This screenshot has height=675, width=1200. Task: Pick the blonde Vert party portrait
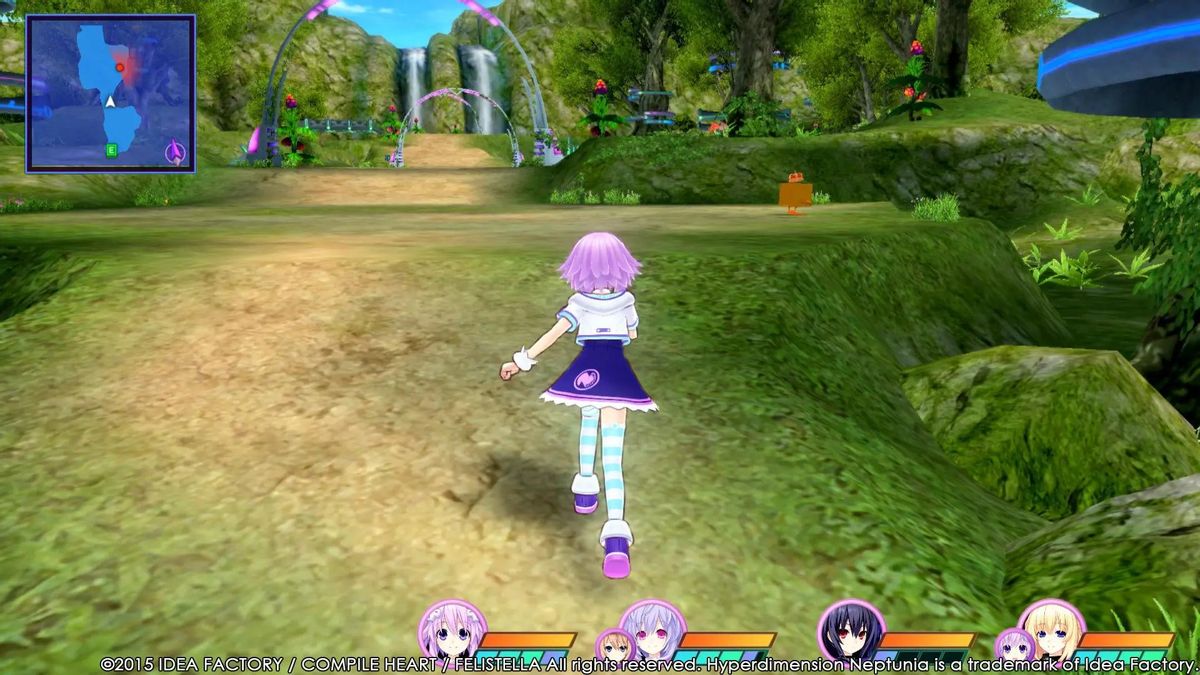tap(1050, 628)
